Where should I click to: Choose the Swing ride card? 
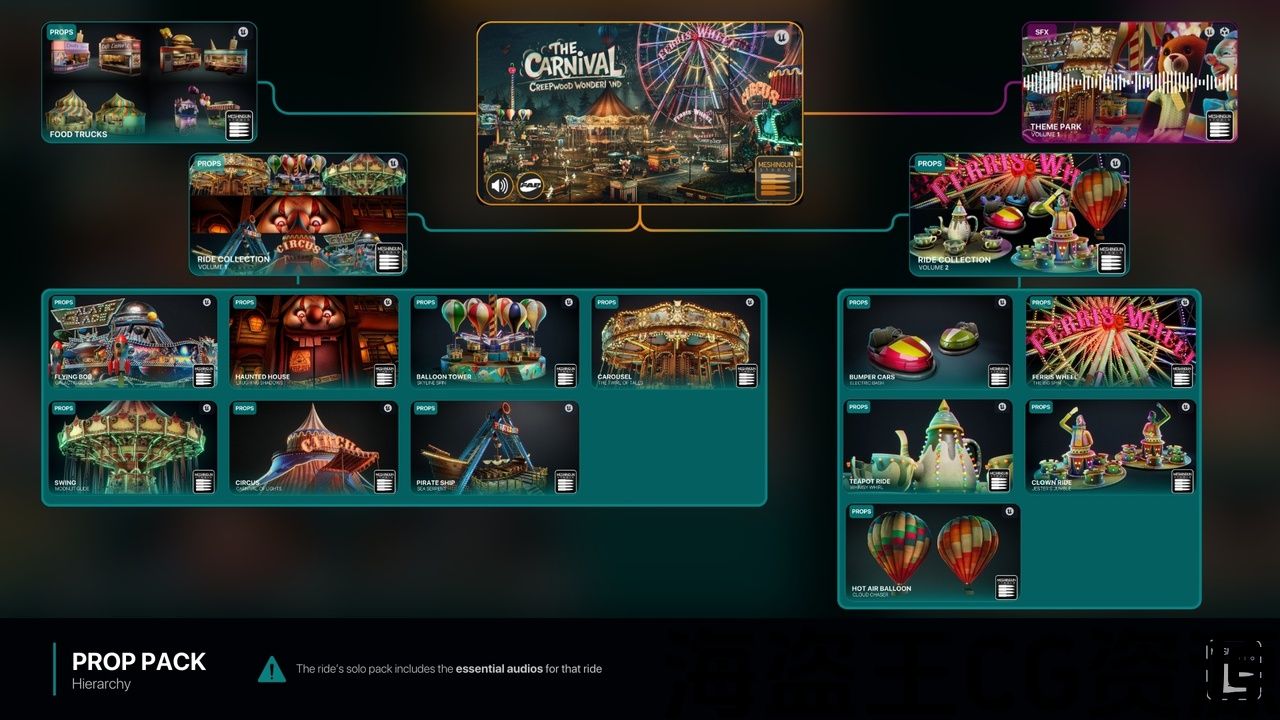133,447
